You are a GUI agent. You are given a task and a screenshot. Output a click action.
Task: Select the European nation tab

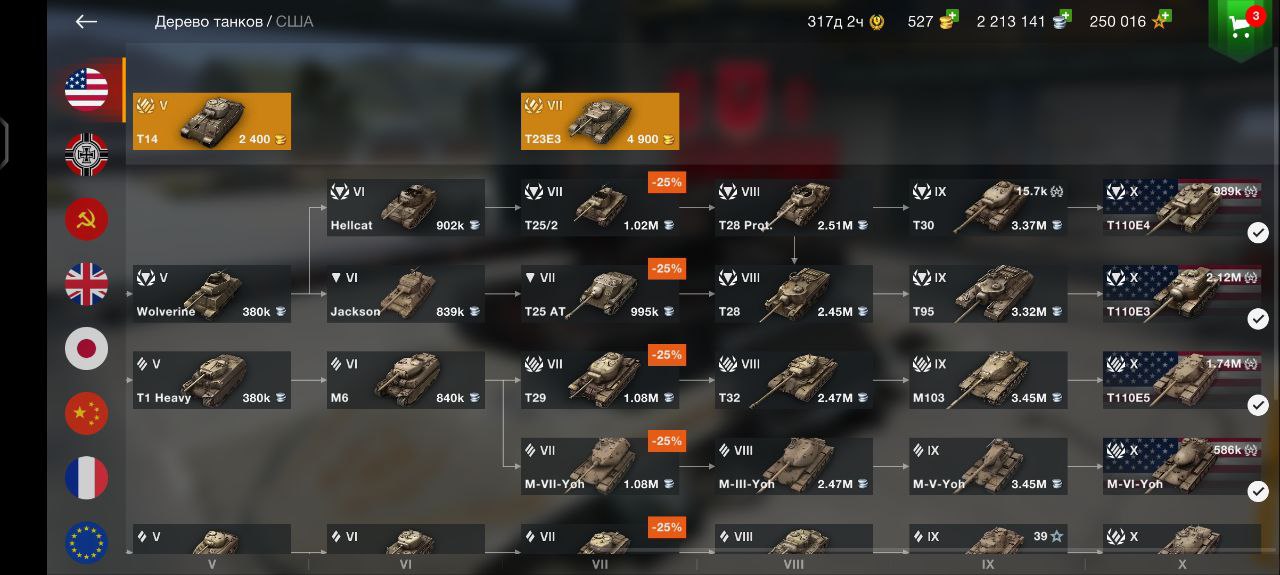(87, 543)
